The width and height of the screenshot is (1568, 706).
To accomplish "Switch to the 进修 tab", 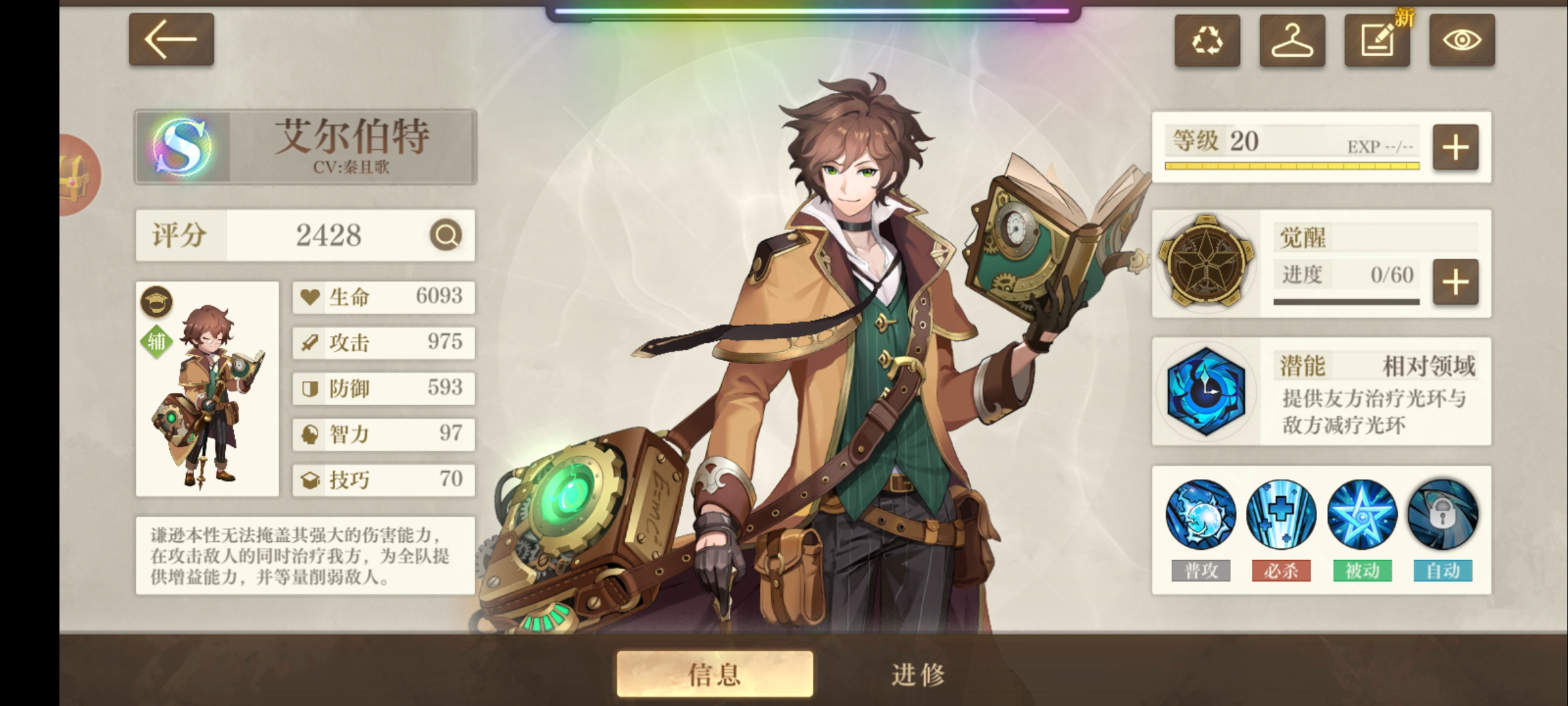I will 918,673.
